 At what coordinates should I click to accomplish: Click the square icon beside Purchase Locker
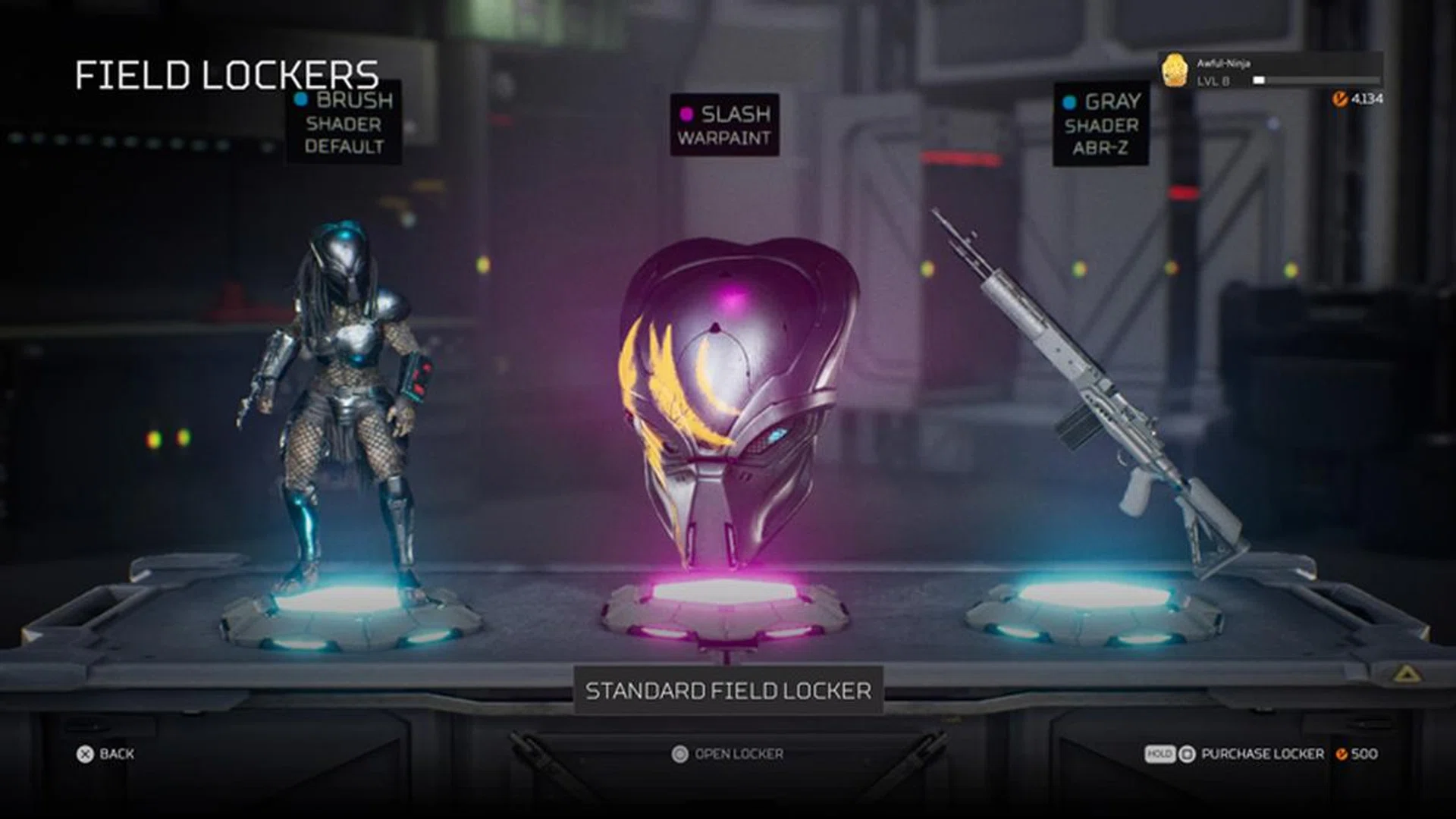click(x=1188, y=754)
